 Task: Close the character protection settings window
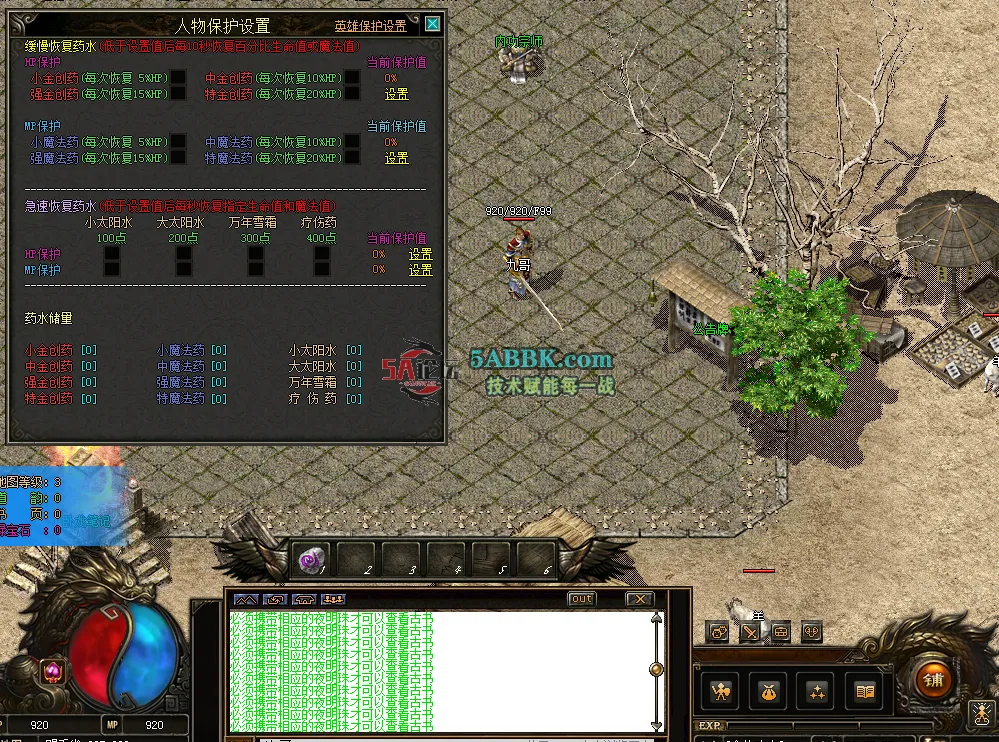[x=432, y=24]
